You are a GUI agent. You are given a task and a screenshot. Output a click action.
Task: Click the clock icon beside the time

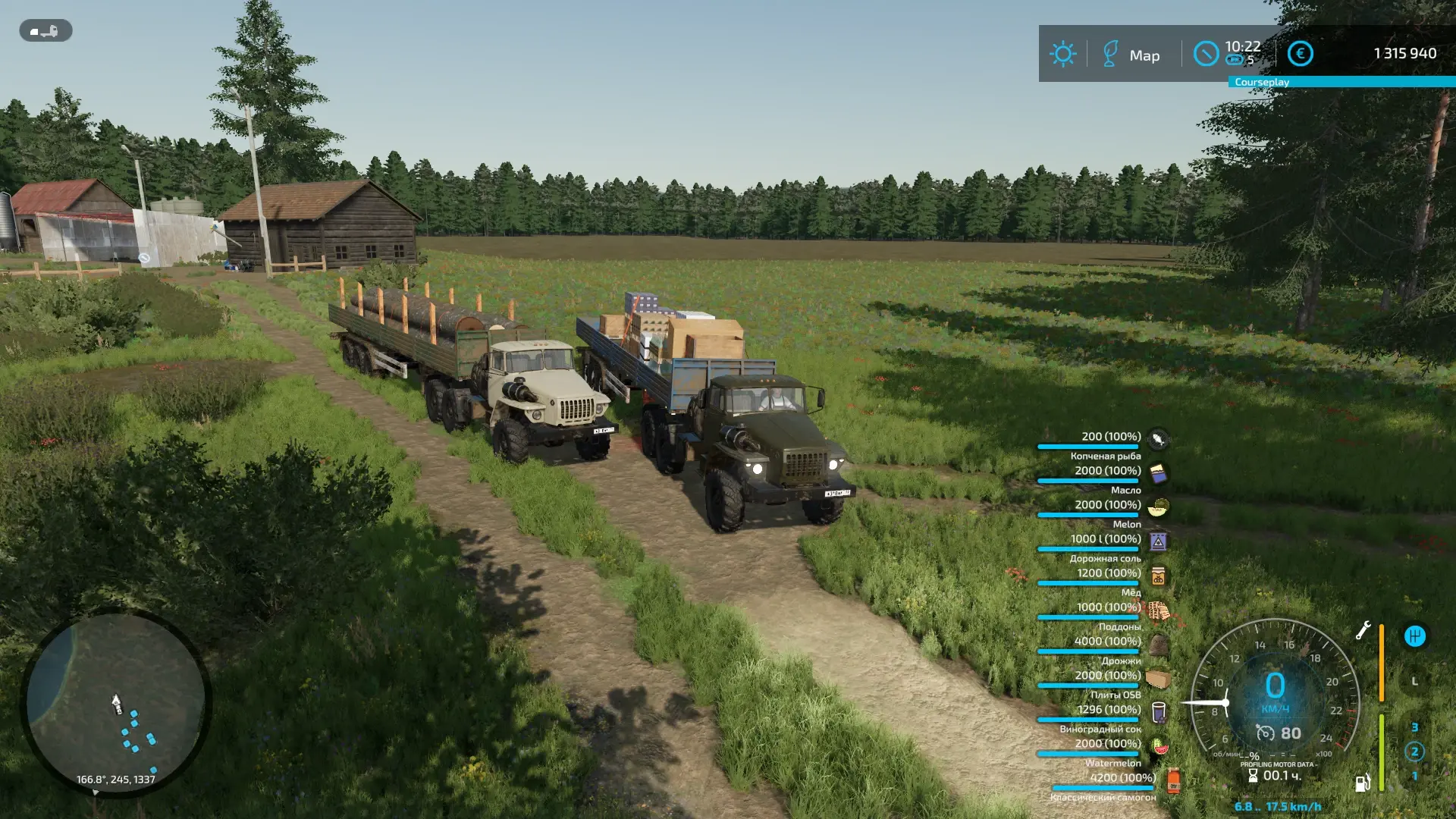point(1205,53)
